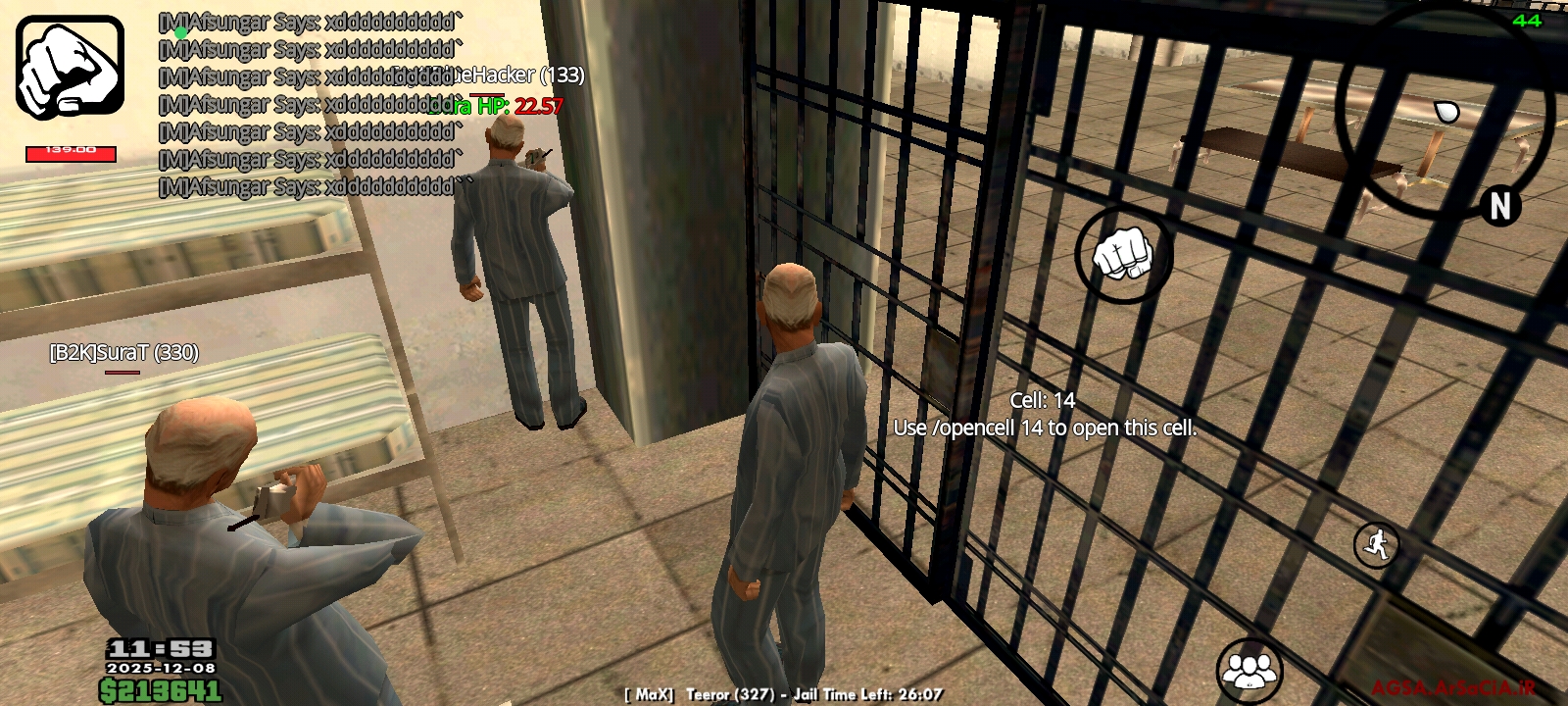Hit the round punch attack button

pyautogui.click(x=1124, y=255)
